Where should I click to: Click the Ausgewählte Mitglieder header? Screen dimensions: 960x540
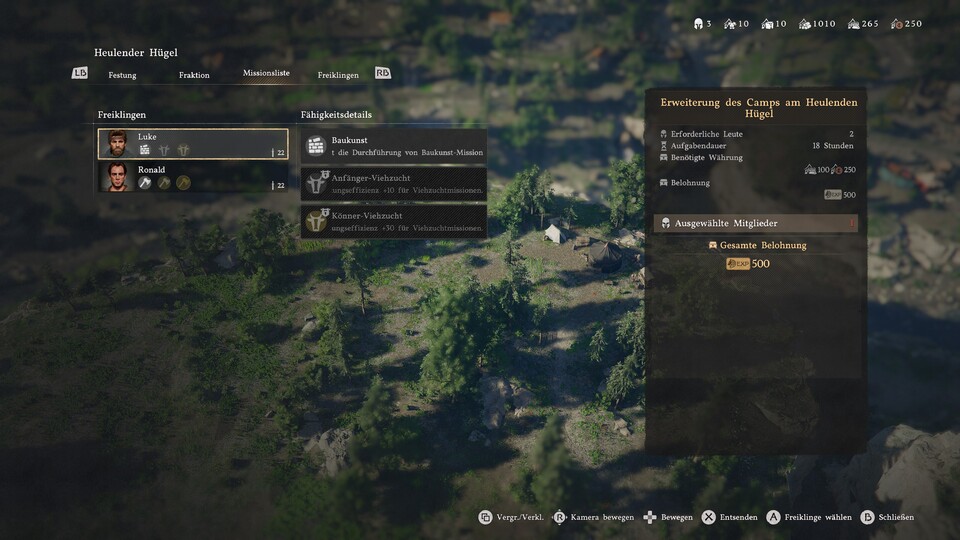click(755, 223)
